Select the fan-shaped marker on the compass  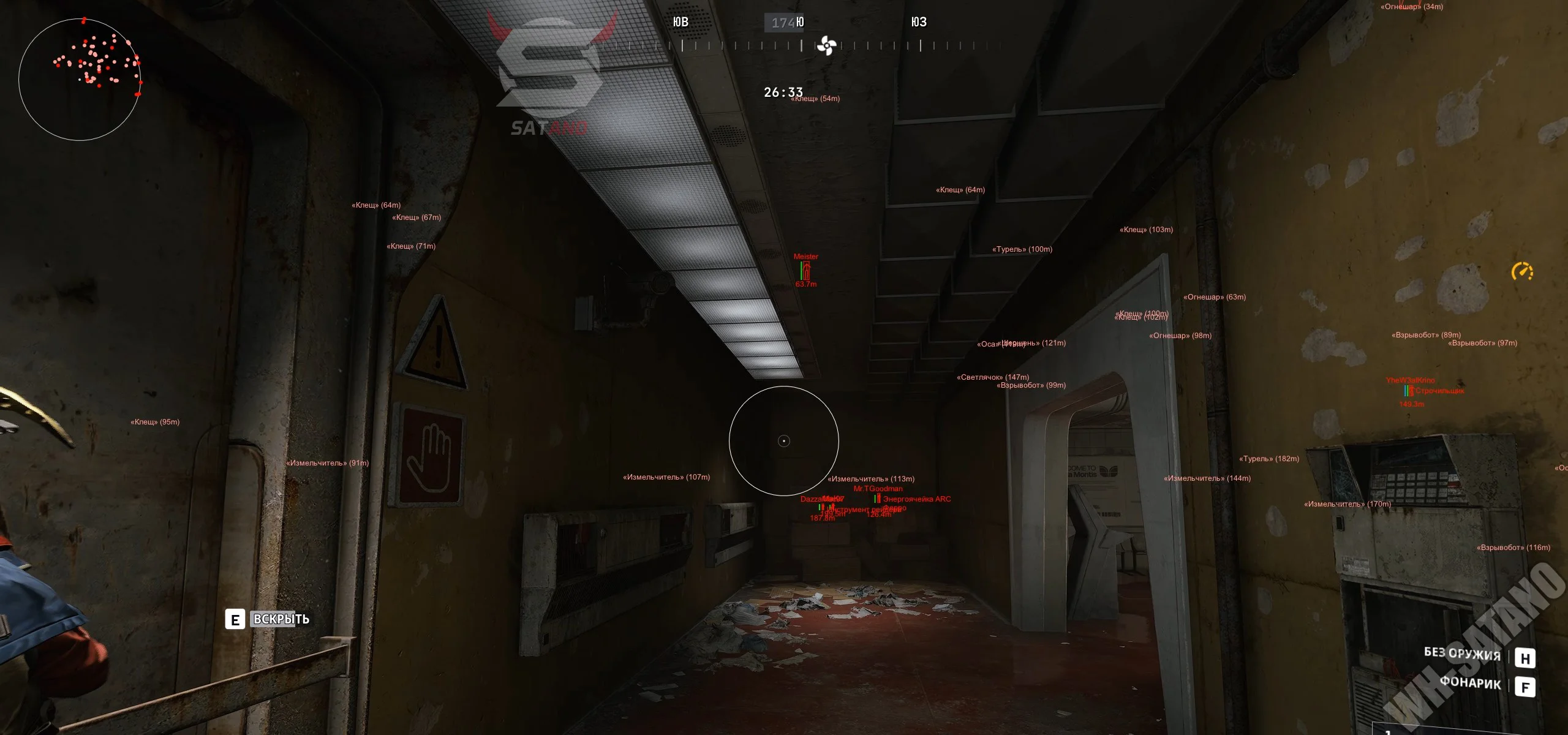pyautogui.click(x=826, y=45)
